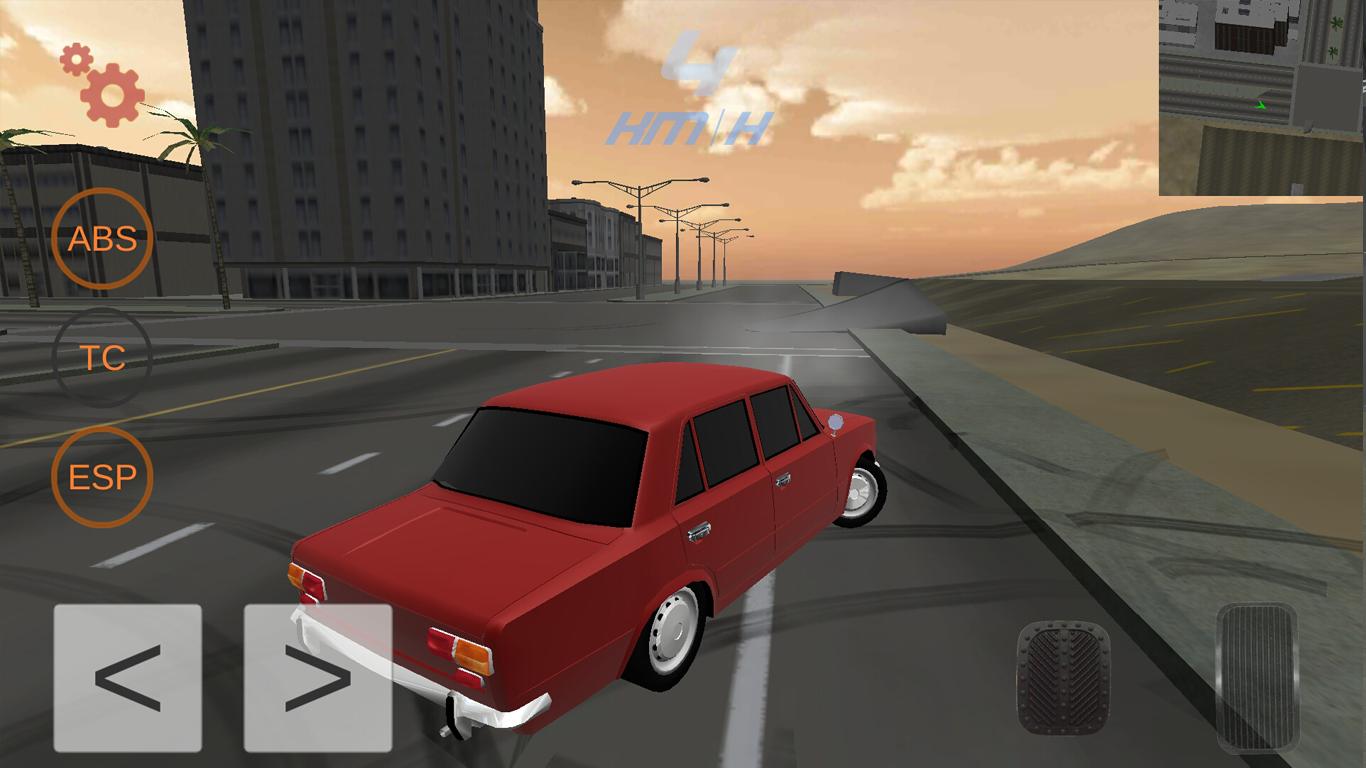Screen dimensions: 1366x768
Task: Toggle the TC traction control button
Action: click(x=102, y=358)
